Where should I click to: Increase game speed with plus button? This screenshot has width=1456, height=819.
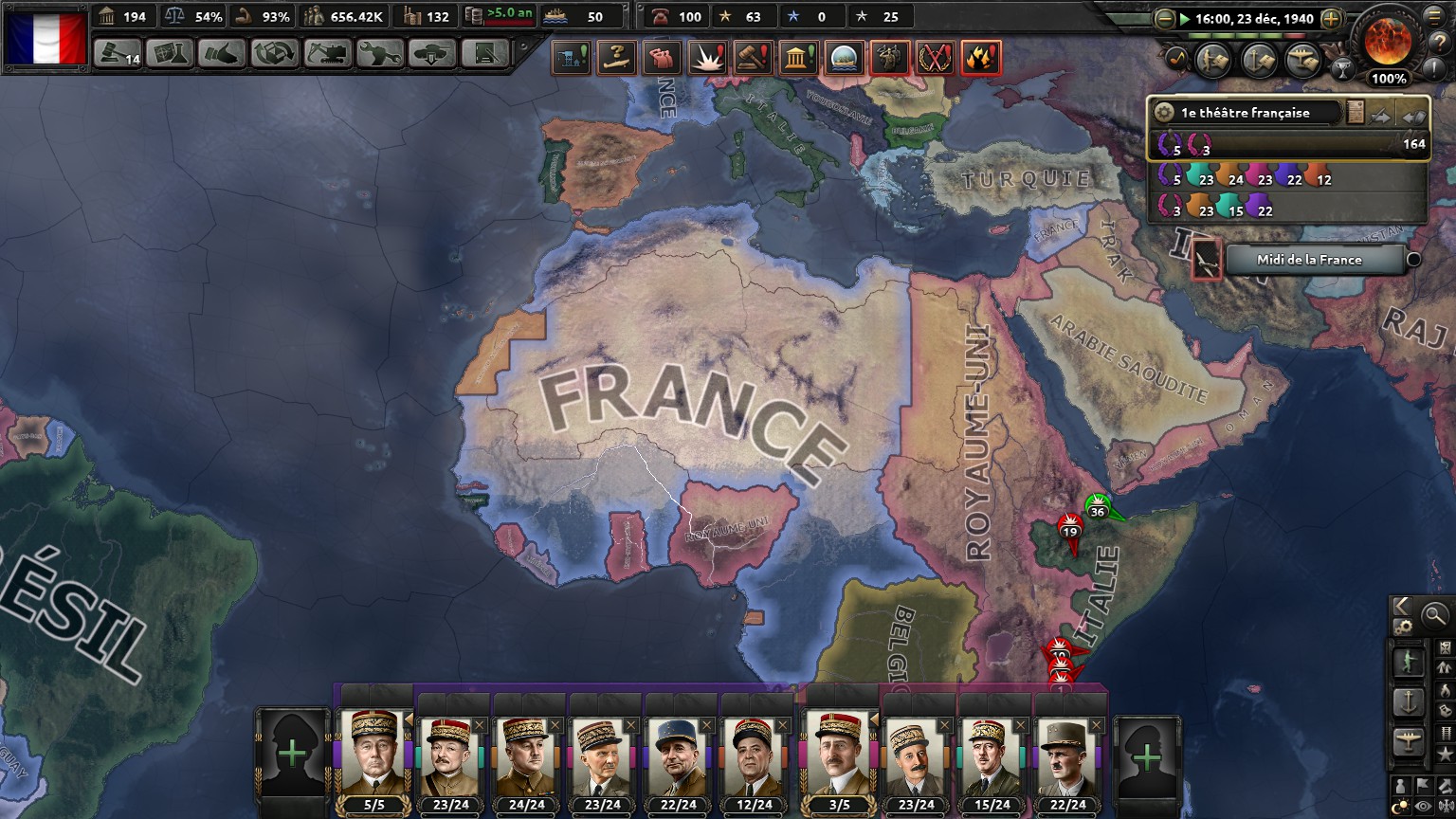click(1331, 18)
